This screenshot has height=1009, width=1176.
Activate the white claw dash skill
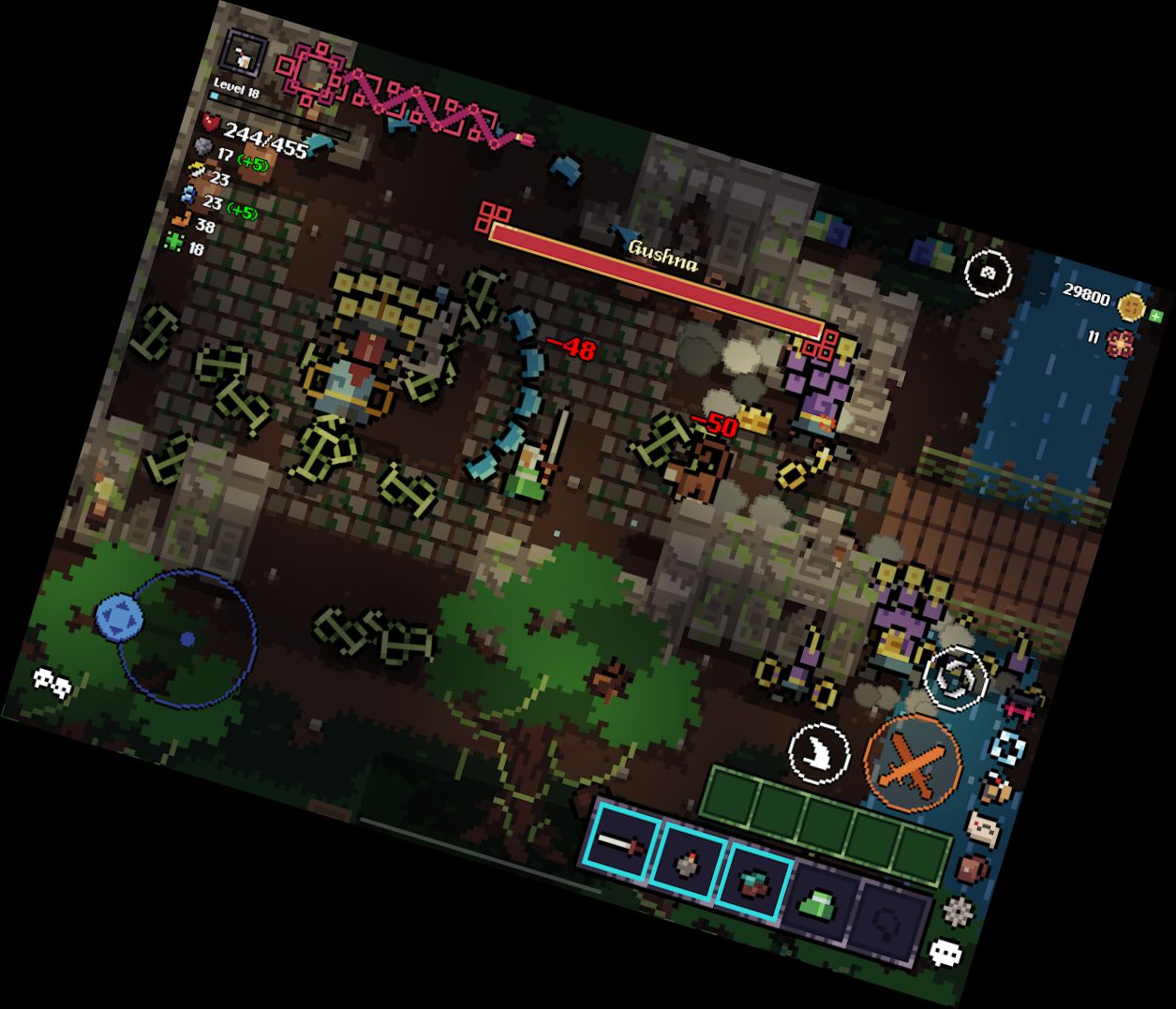tap(820, 753)
